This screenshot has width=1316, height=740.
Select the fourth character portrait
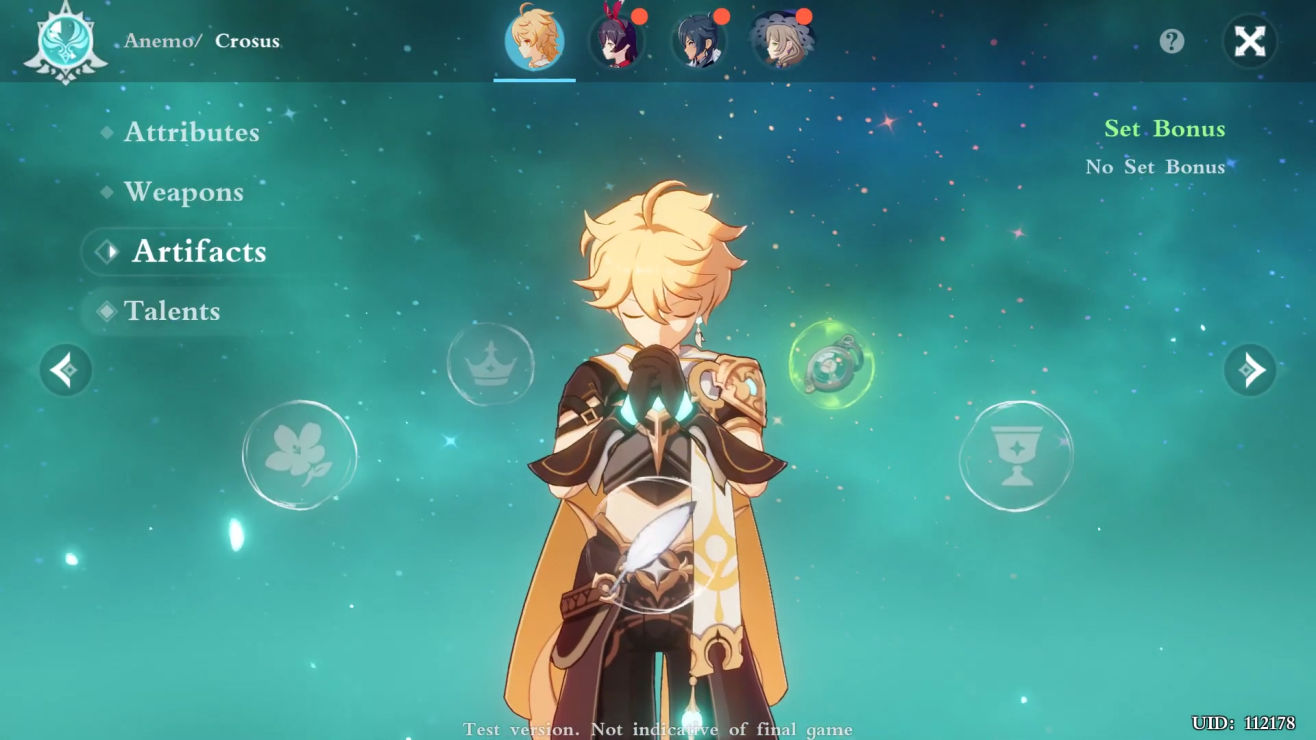(781, 42)
